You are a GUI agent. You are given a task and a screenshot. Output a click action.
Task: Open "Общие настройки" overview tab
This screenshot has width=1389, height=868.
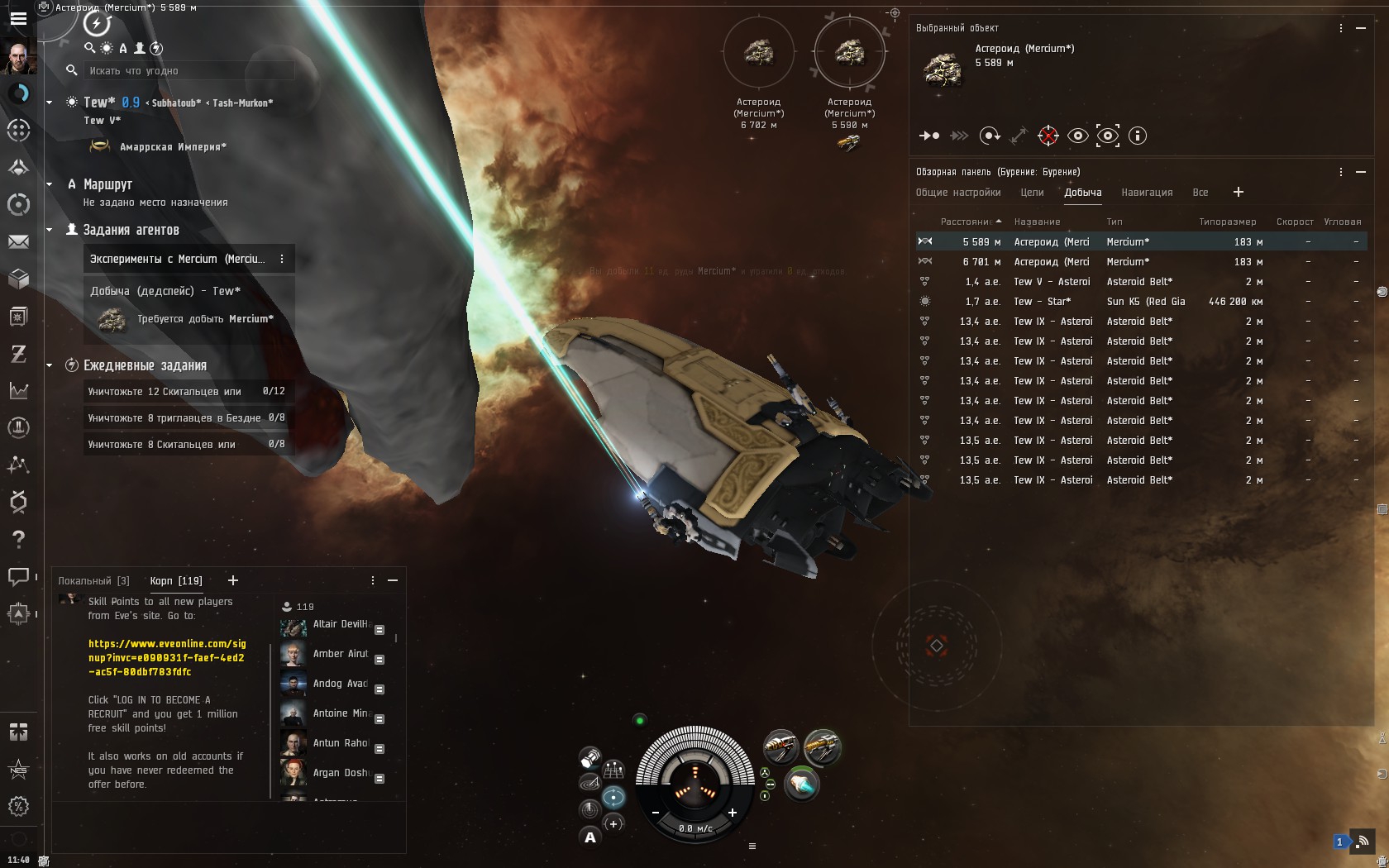(x=958, y=193)
